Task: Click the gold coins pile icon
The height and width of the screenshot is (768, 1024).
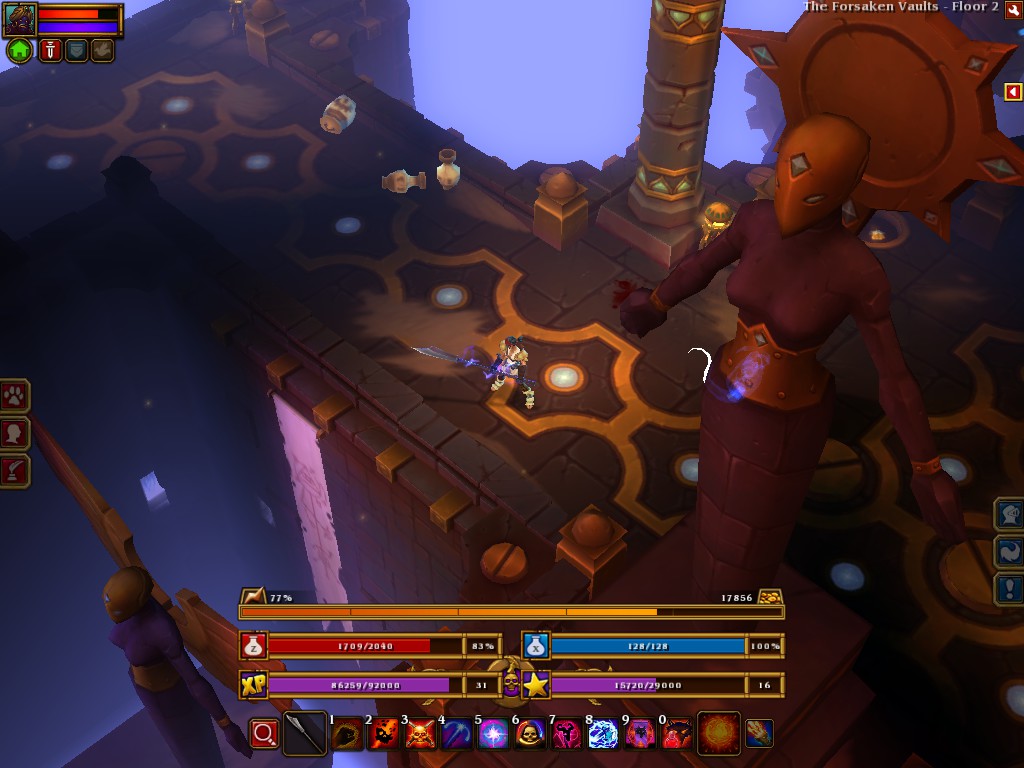Action: (x=769, y=597)
